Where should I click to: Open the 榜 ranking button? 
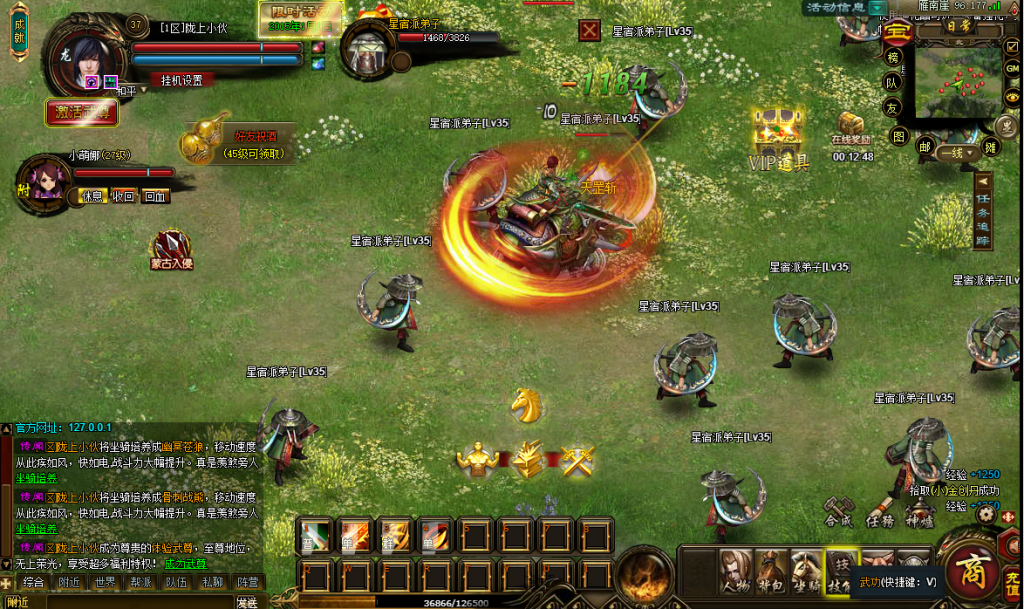891,56
